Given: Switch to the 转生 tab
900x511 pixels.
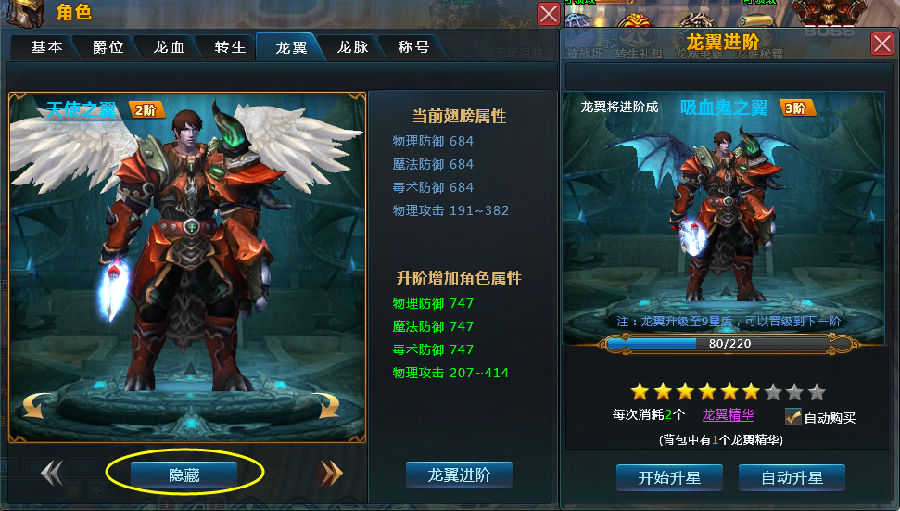Looking at the screenshot, I should (x=230, y=47).
